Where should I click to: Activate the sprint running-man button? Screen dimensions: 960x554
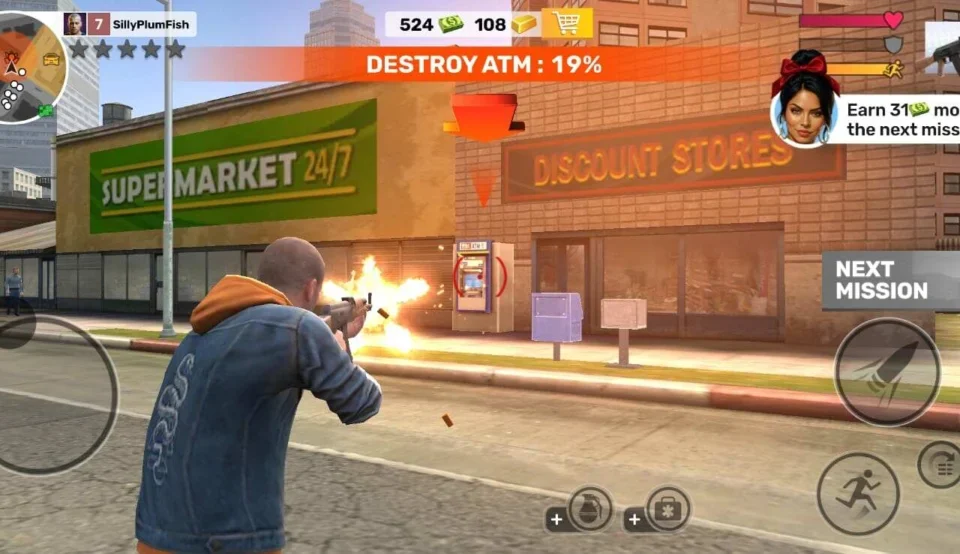pos(857,493)
